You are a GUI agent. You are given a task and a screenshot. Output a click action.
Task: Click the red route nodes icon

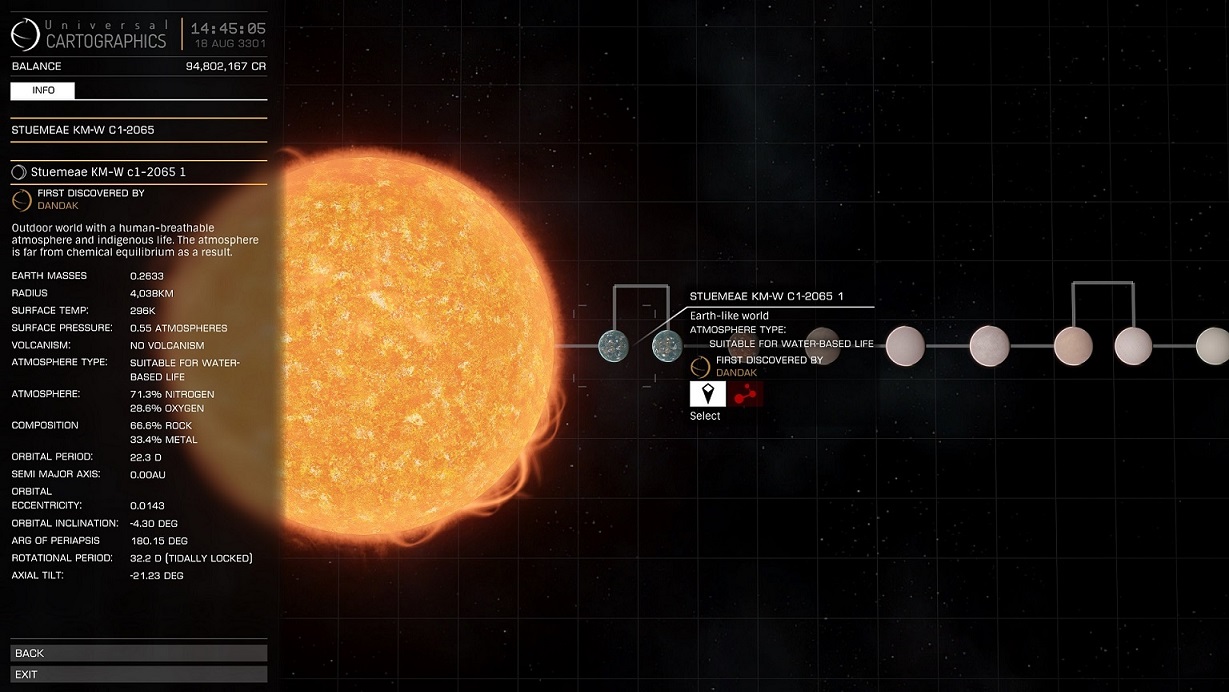(745, 394)
